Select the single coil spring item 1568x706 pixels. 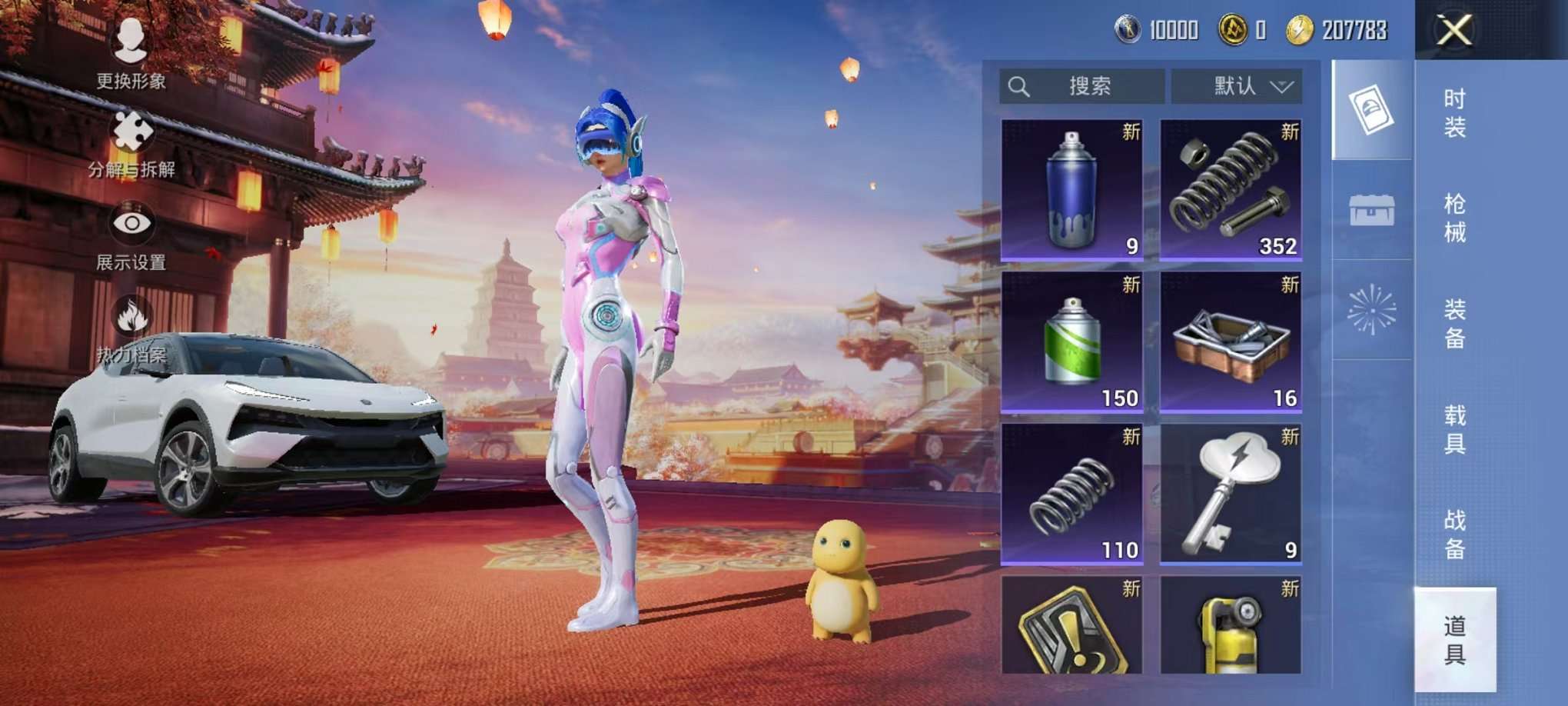click(x=1071, y=494)
